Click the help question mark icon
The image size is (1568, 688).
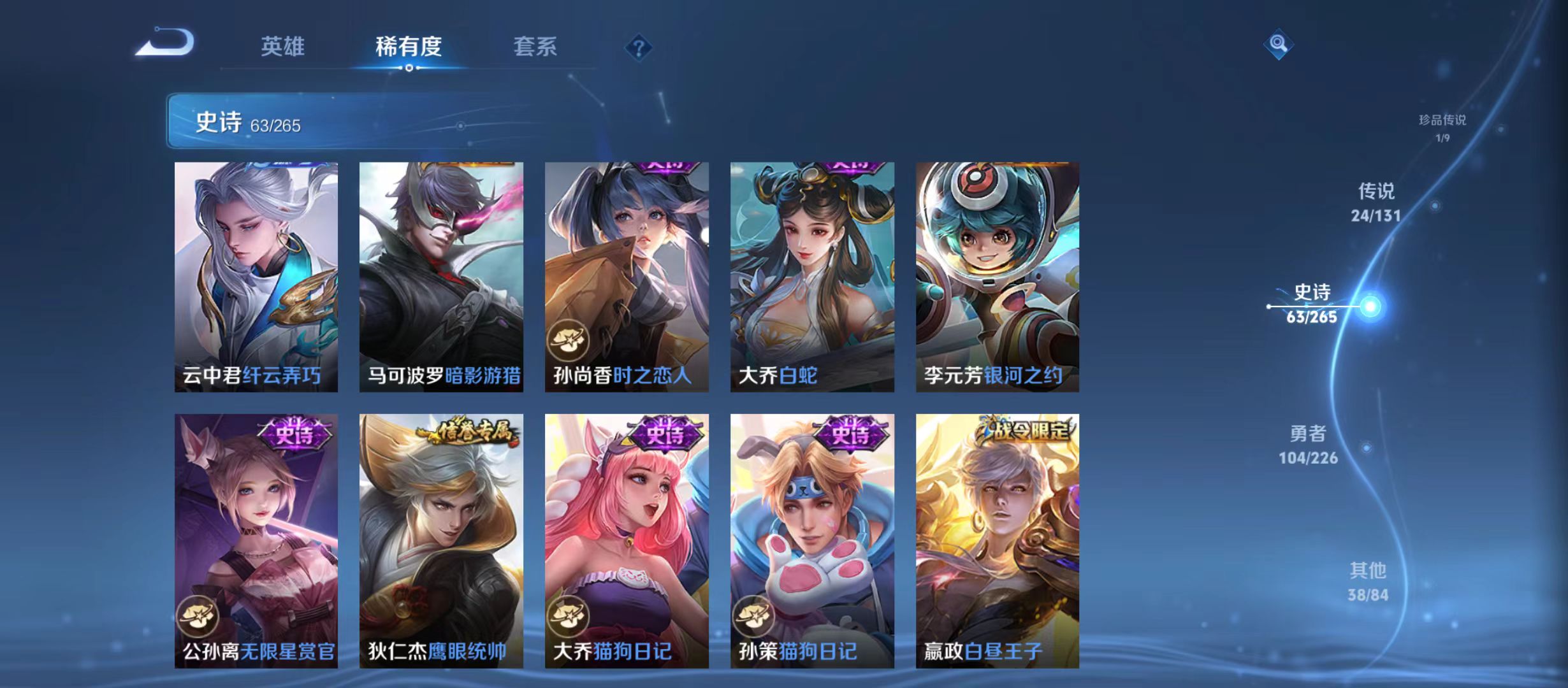click(x=639, y=47)
